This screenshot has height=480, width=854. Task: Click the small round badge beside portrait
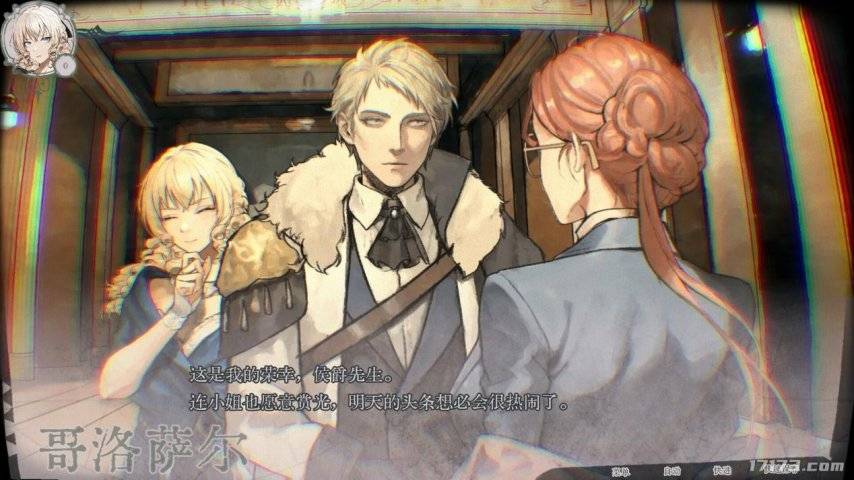pos(66,64)
